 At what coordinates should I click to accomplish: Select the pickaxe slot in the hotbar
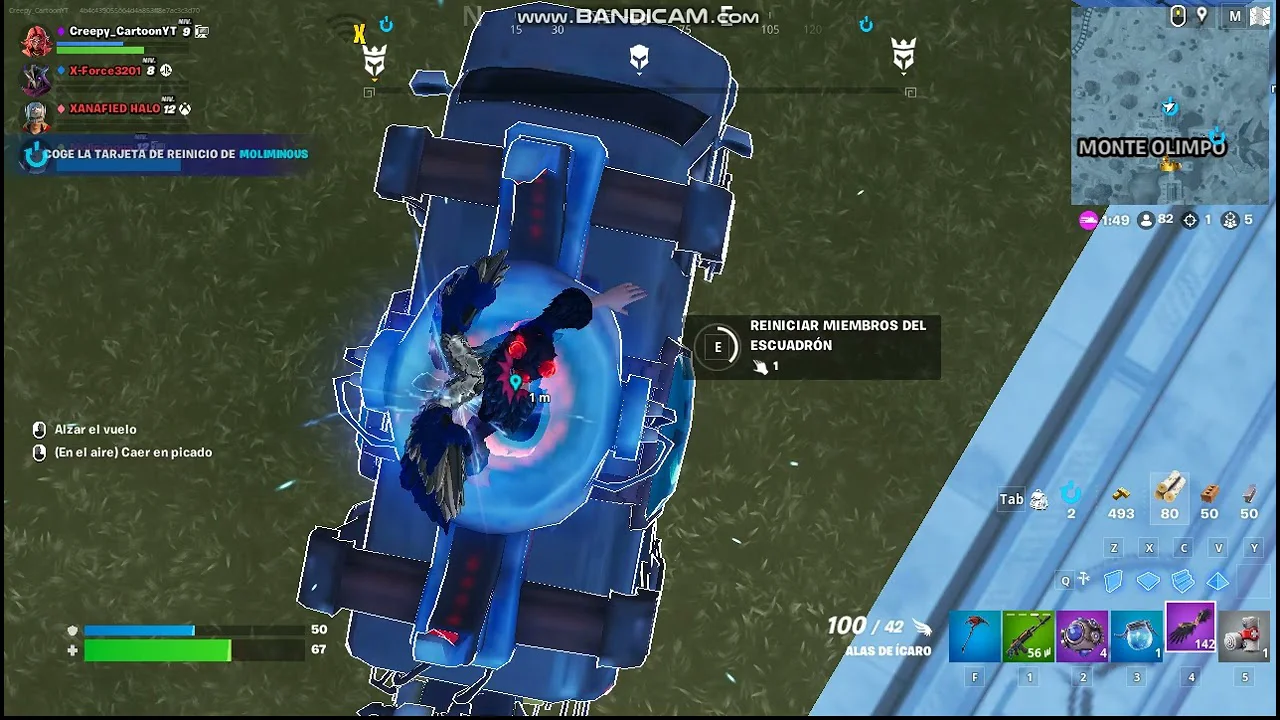pos(974,637)
